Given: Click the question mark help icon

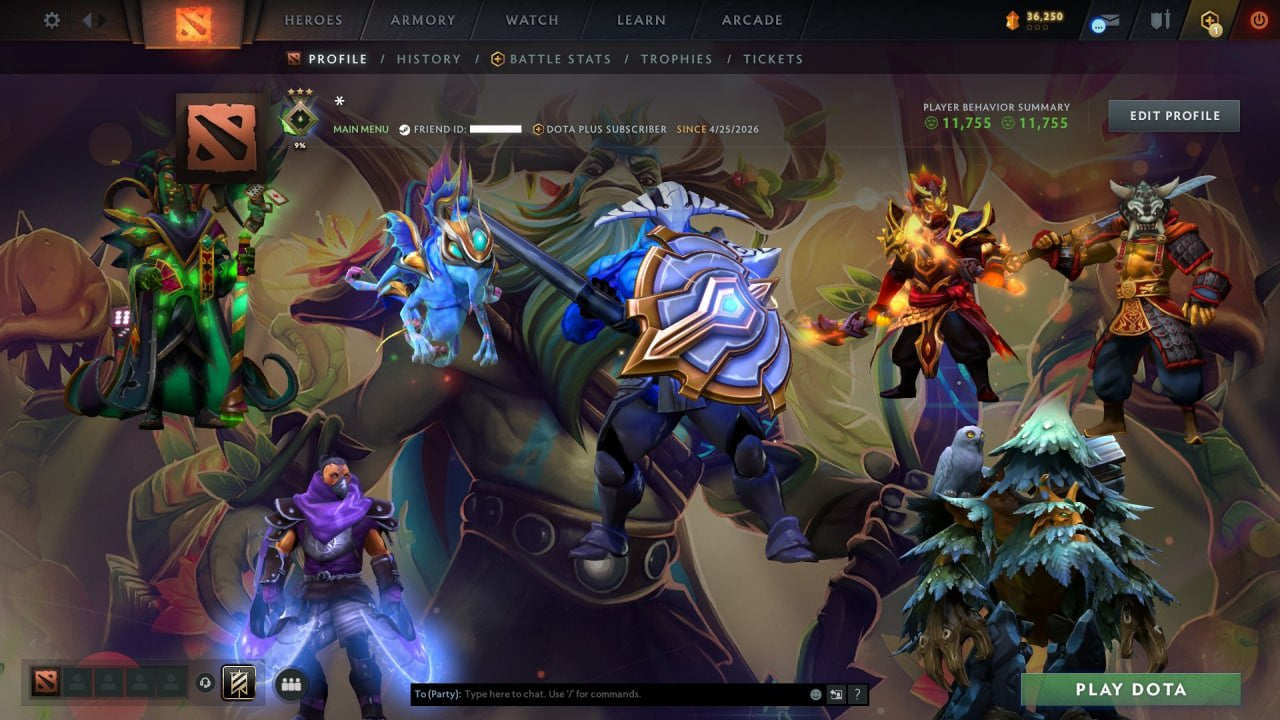Looking at the screenshot, I should pos(857,693).
